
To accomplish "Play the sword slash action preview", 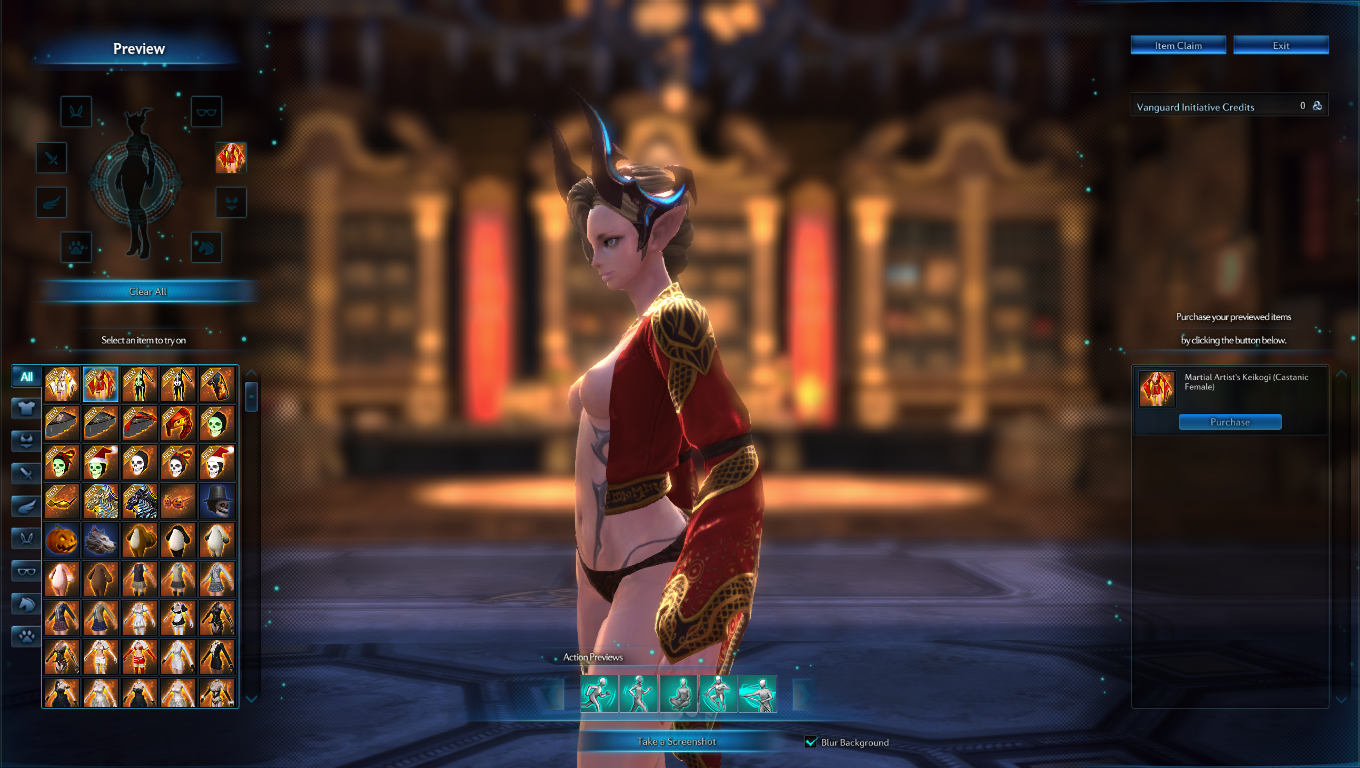I will tap(758, 693).
